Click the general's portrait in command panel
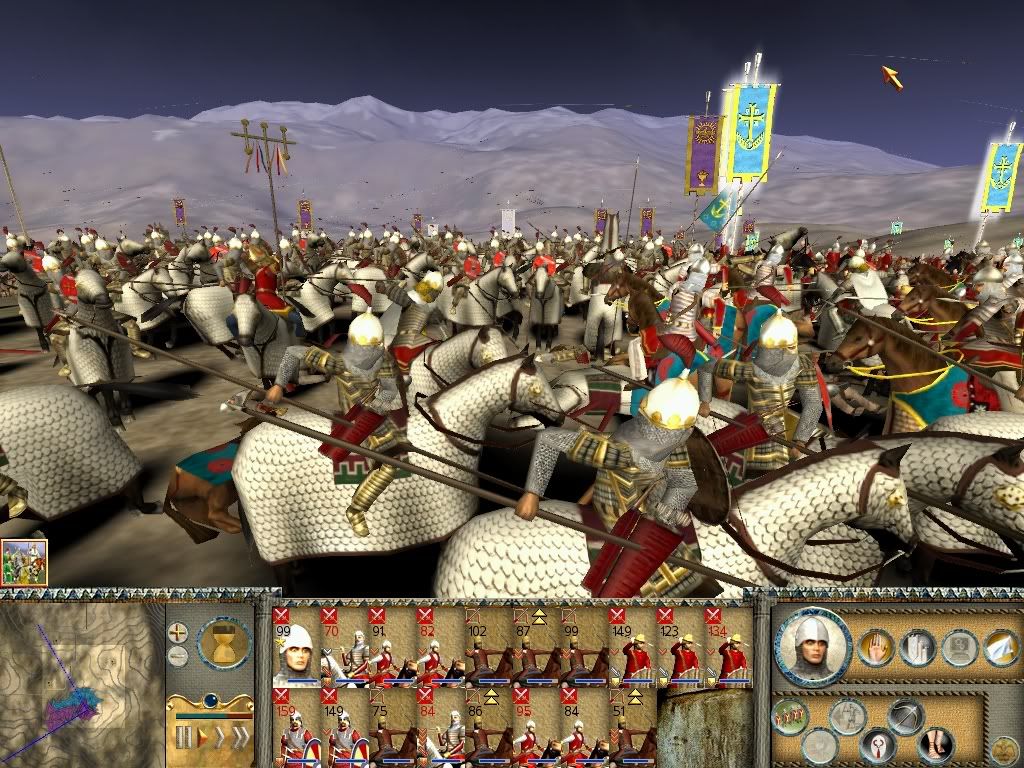The width and height of the screenshot is (1024, 768). (812, 645)
